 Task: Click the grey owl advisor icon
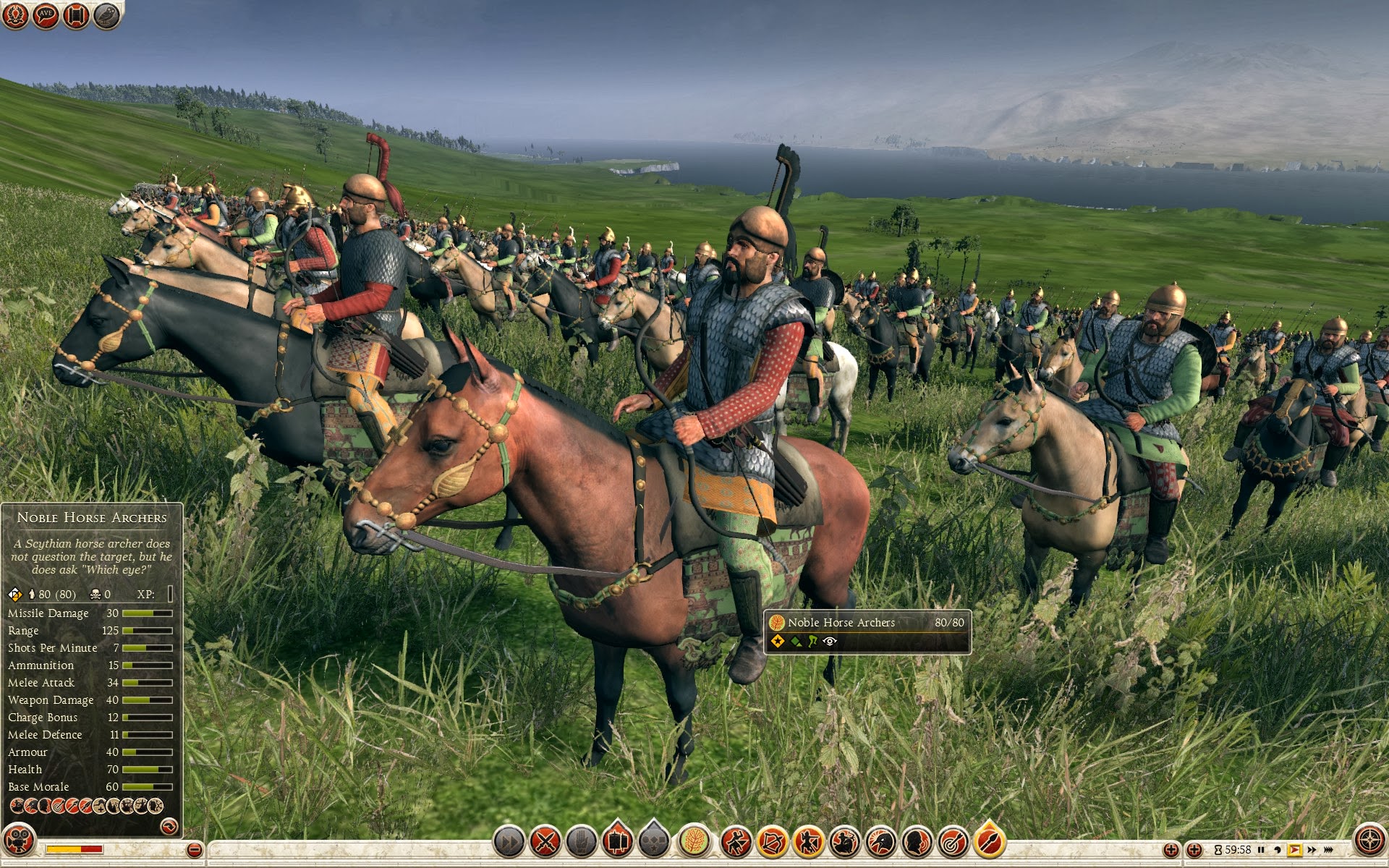[x=106, y=15]
